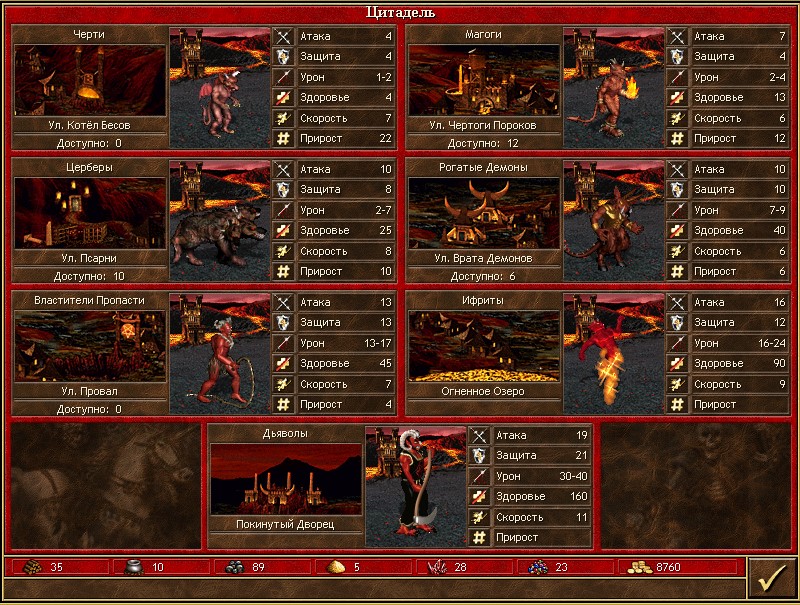Close the Citadel screen with the checkmark
800x605 pixels.
[x=771, y=579]
